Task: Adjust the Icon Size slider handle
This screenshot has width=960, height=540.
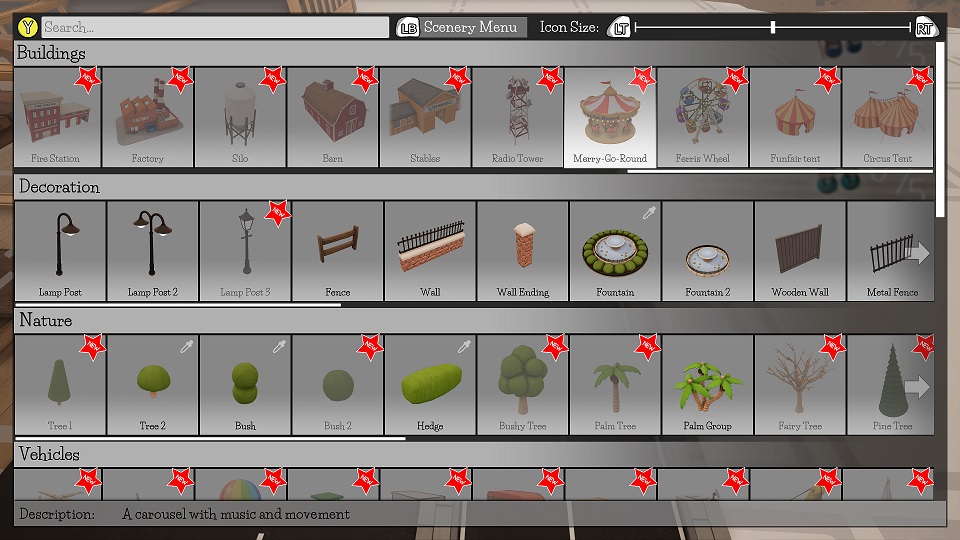Action: (x=773, y=27)
